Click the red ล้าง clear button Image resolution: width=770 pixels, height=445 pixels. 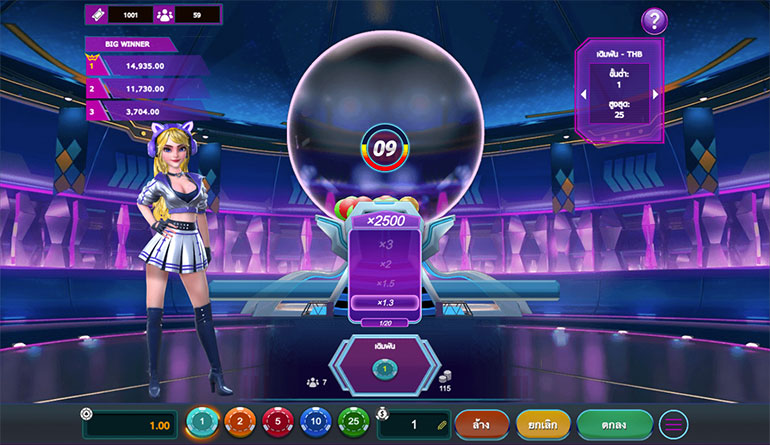pyautogui.click(x=482, y=424)
